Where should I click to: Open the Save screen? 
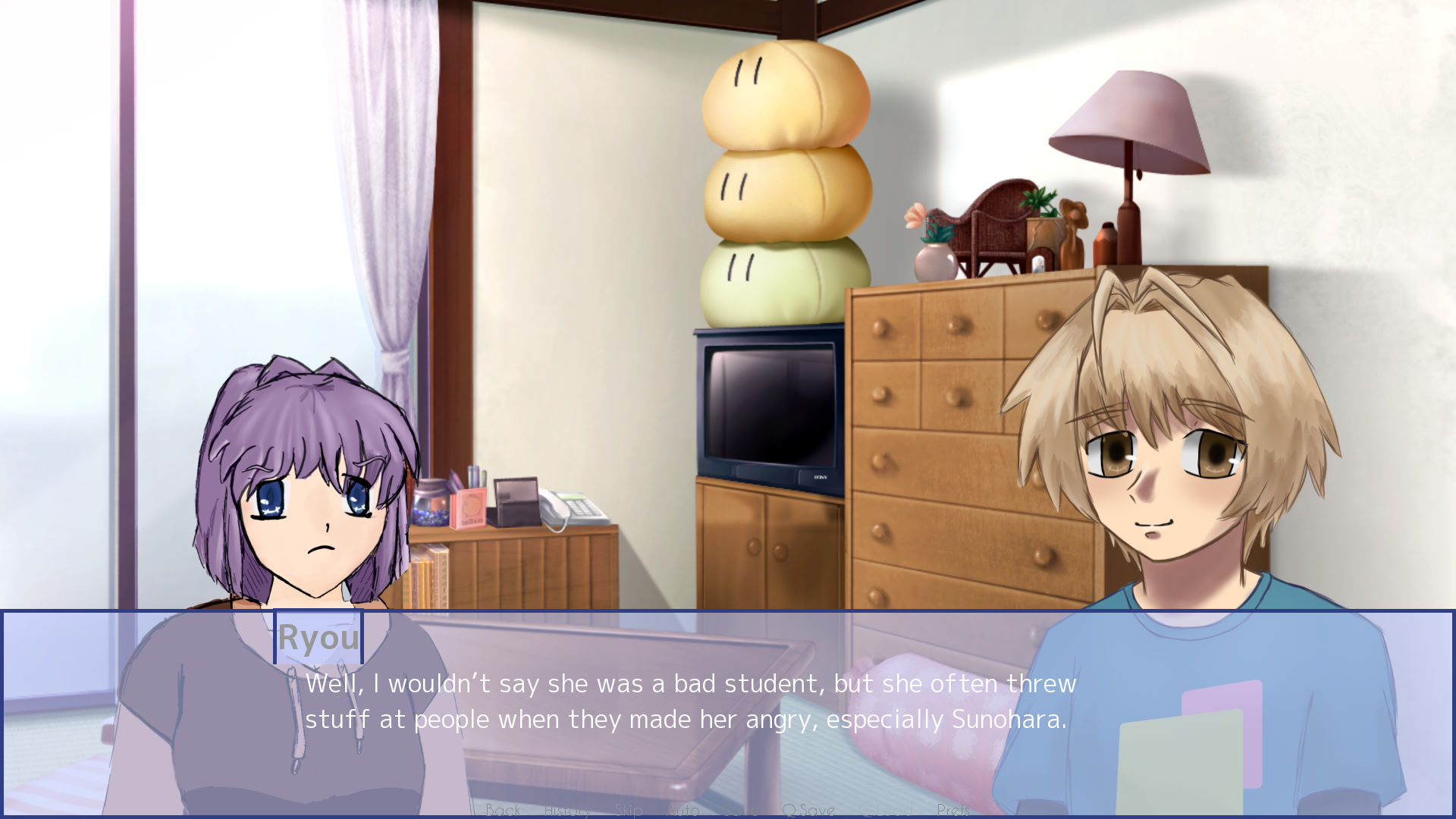[739, 810]
